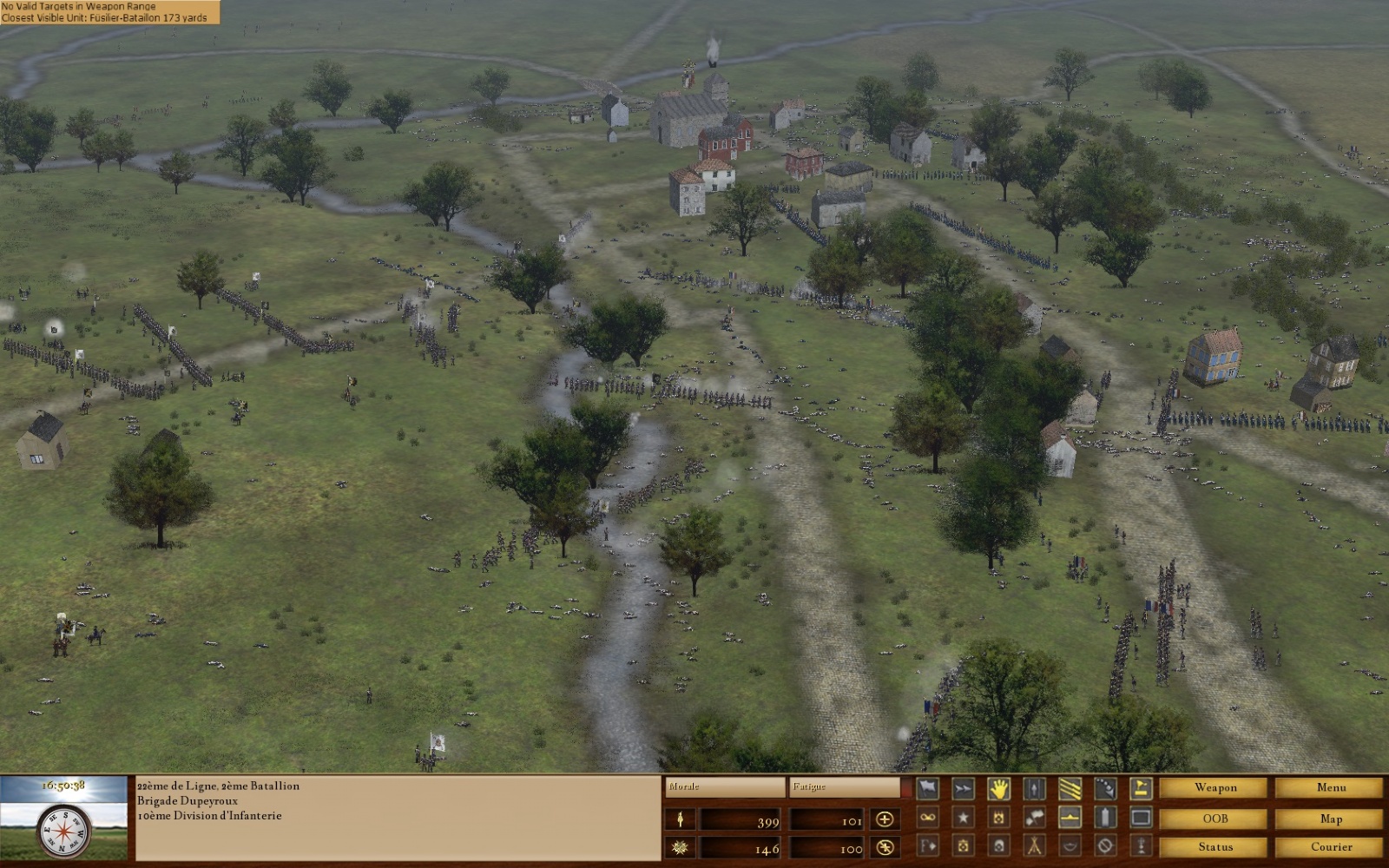Toggle the crossed-out circle command icon

pyautogui.click(x=1105, y=846)
